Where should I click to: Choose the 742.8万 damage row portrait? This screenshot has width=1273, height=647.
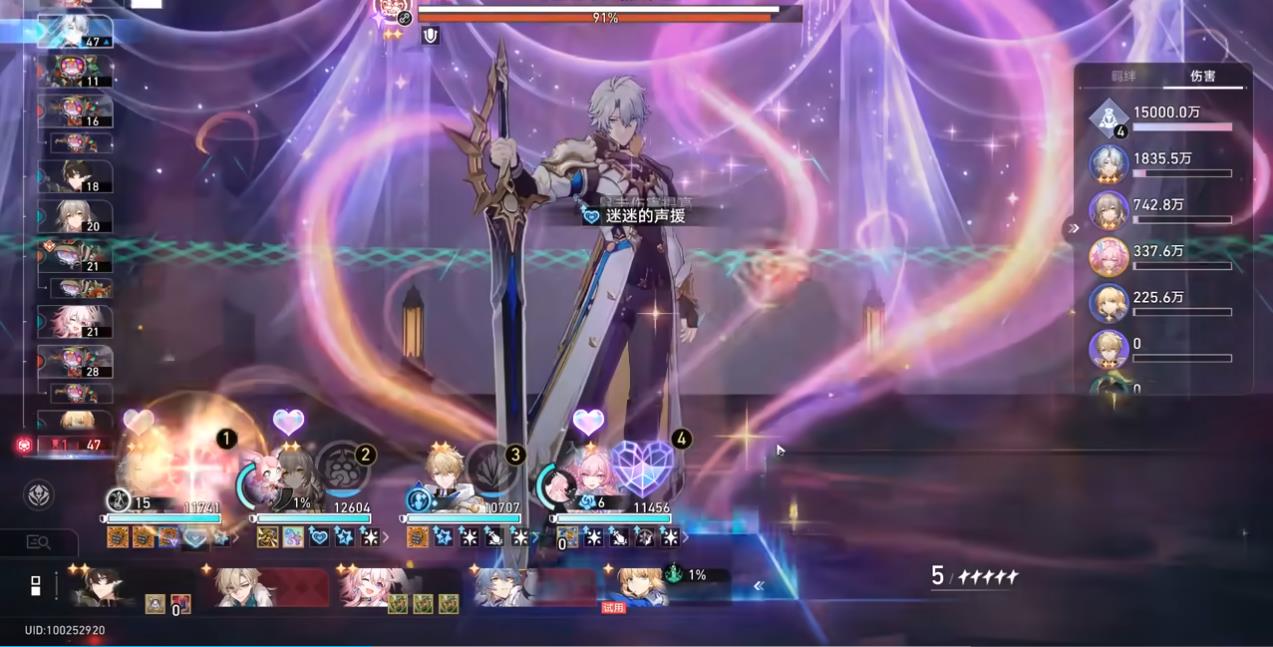(1109, 210)
